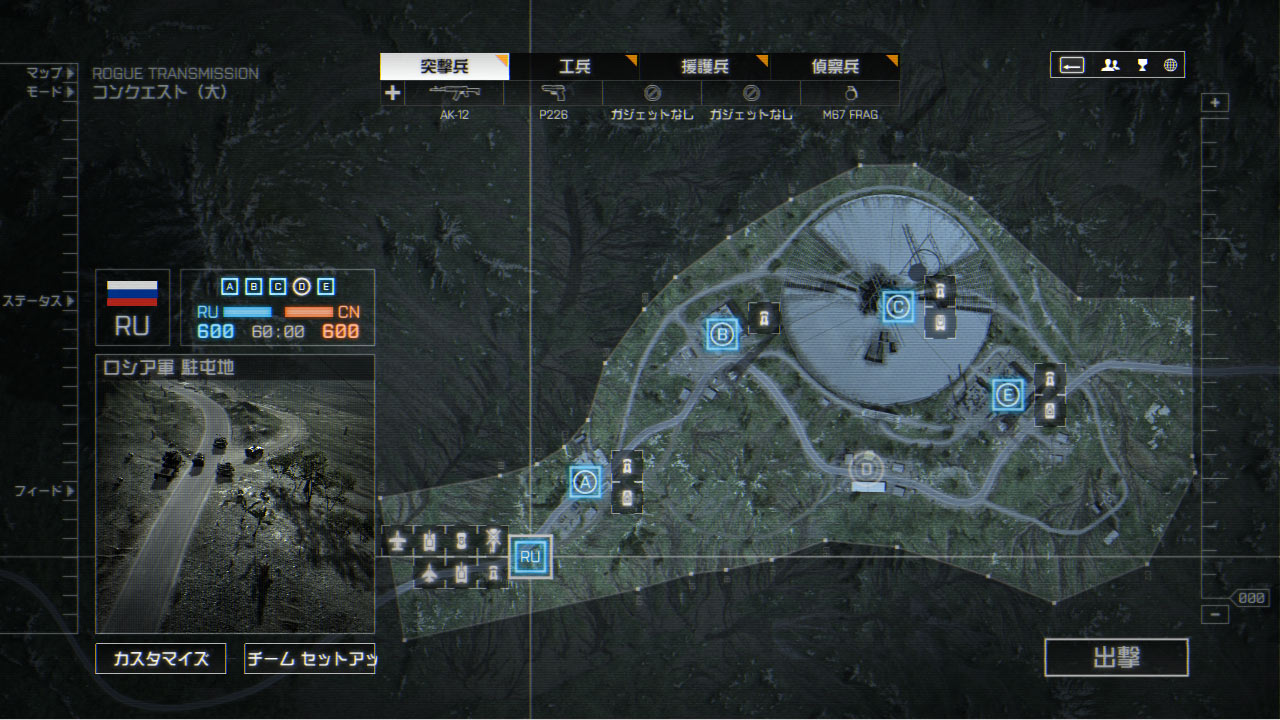Click the 出撃 deploy button

[x=1116, y=658]
